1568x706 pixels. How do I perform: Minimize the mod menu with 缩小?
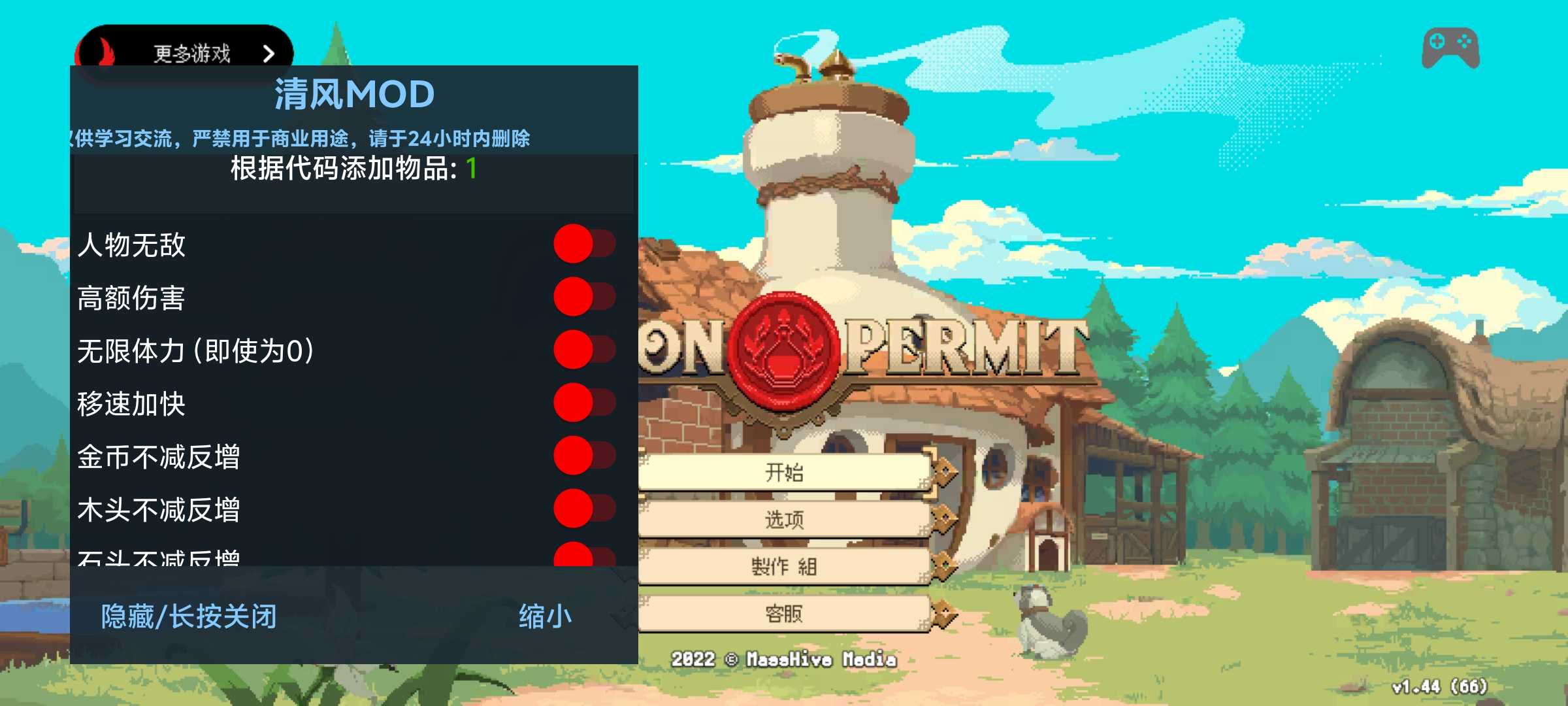click(x=545, y=616)
